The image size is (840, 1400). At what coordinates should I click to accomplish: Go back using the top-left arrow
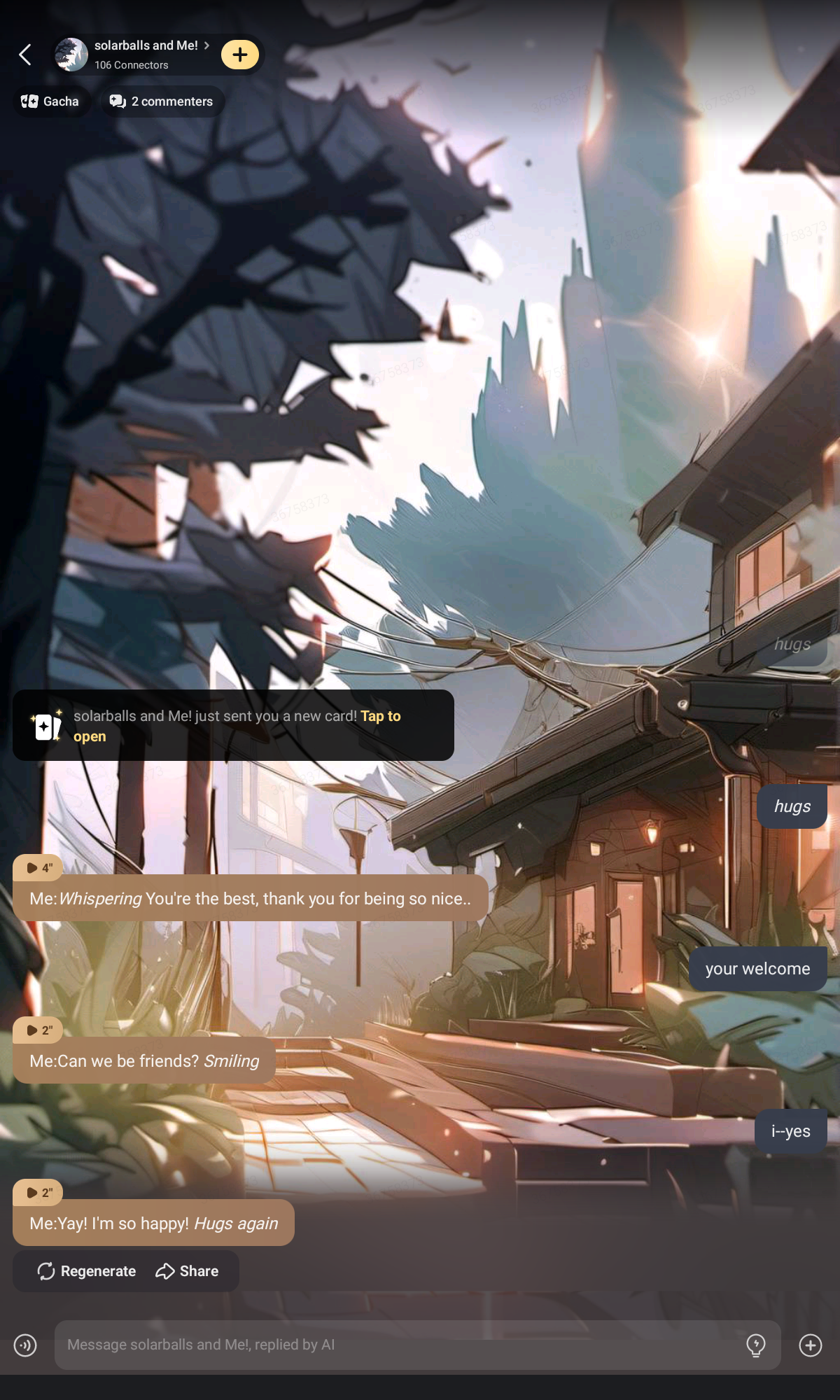[x=25, y=55]
